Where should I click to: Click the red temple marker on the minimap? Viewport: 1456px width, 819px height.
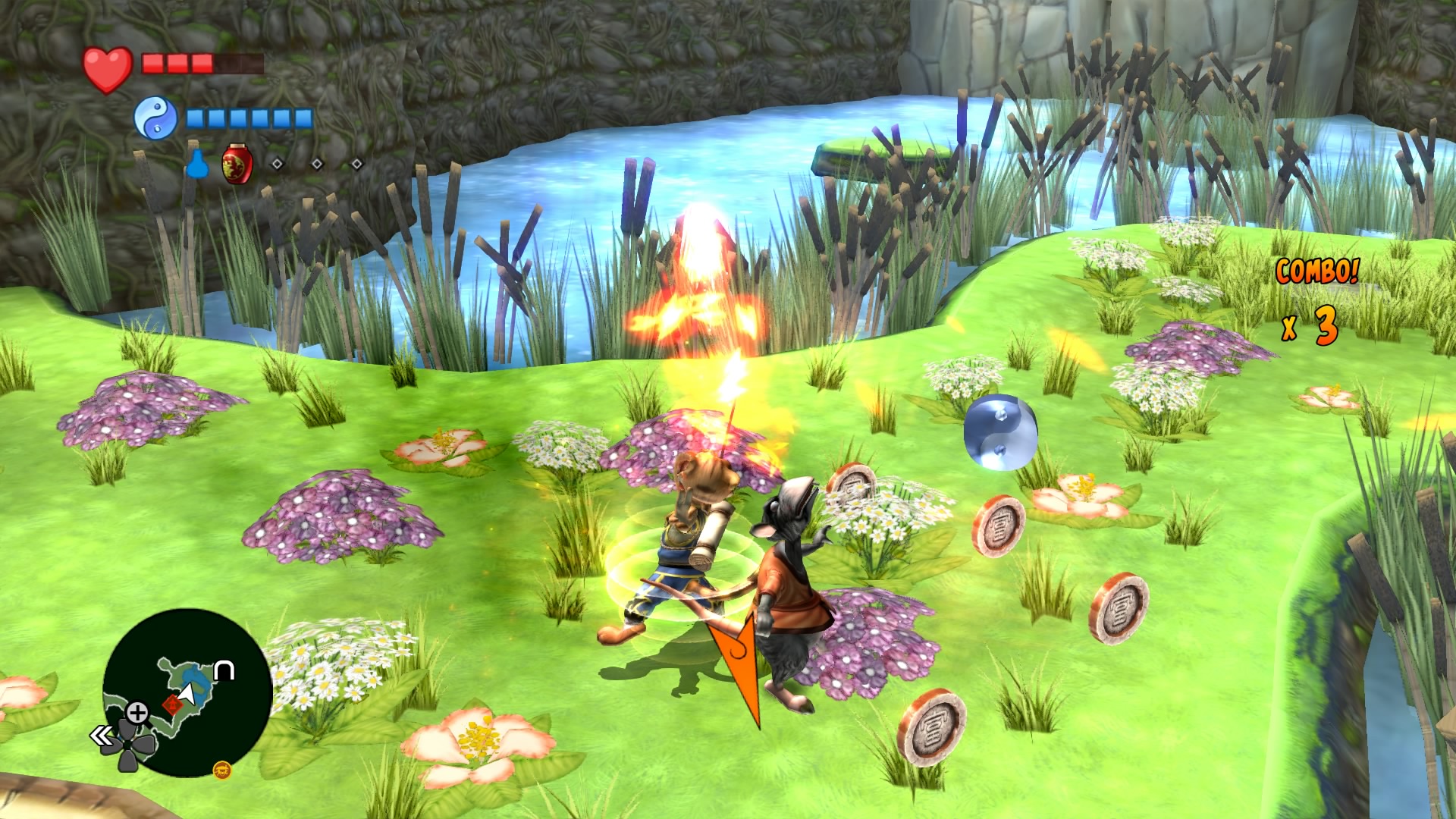(x=174, y=704)
